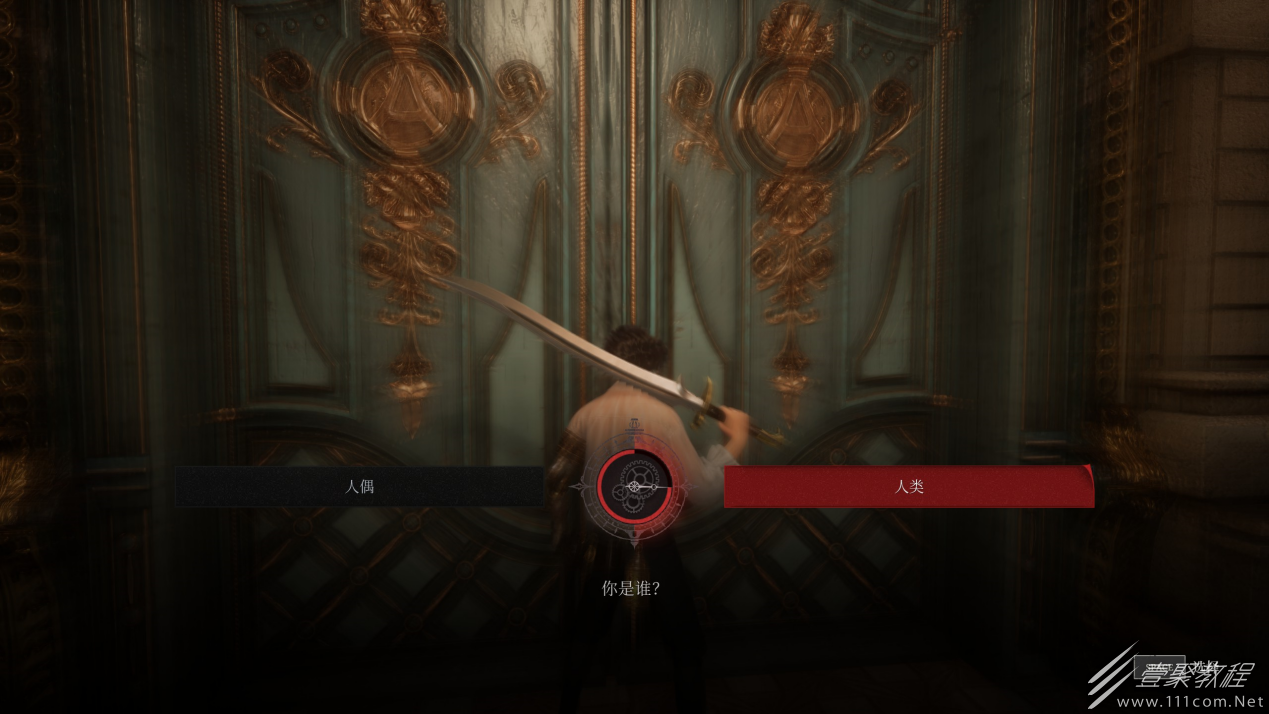Screen dimensions: 1269x714
Task: Select the red 人类 (Human) dialogue answer
Action: coord(908,487)
